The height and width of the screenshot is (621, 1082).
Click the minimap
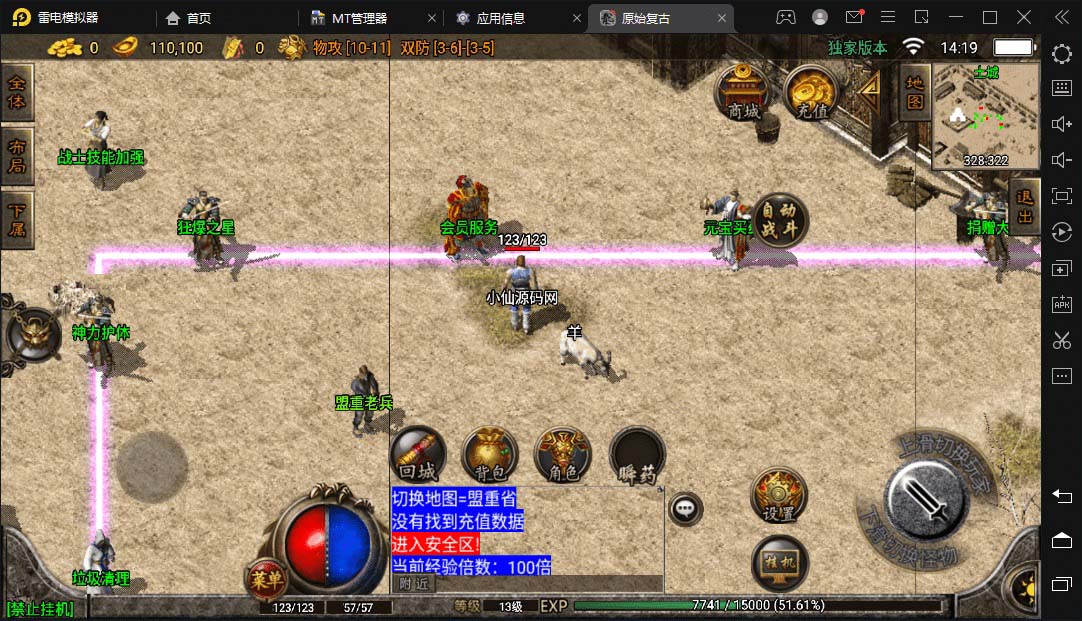(x=985, y=115)
